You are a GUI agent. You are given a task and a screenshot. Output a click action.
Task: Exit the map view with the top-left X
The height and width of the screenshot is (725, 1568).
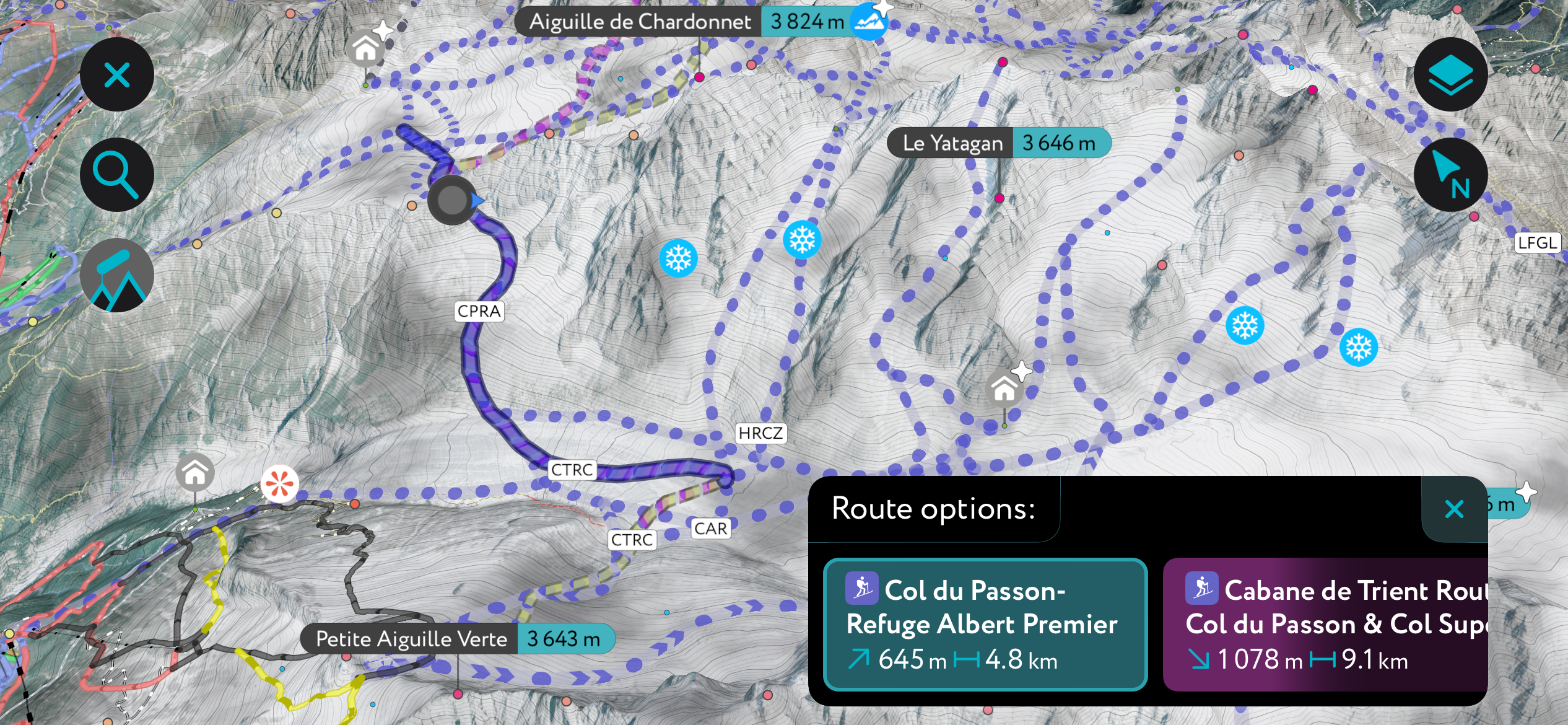tap(116, 74)
